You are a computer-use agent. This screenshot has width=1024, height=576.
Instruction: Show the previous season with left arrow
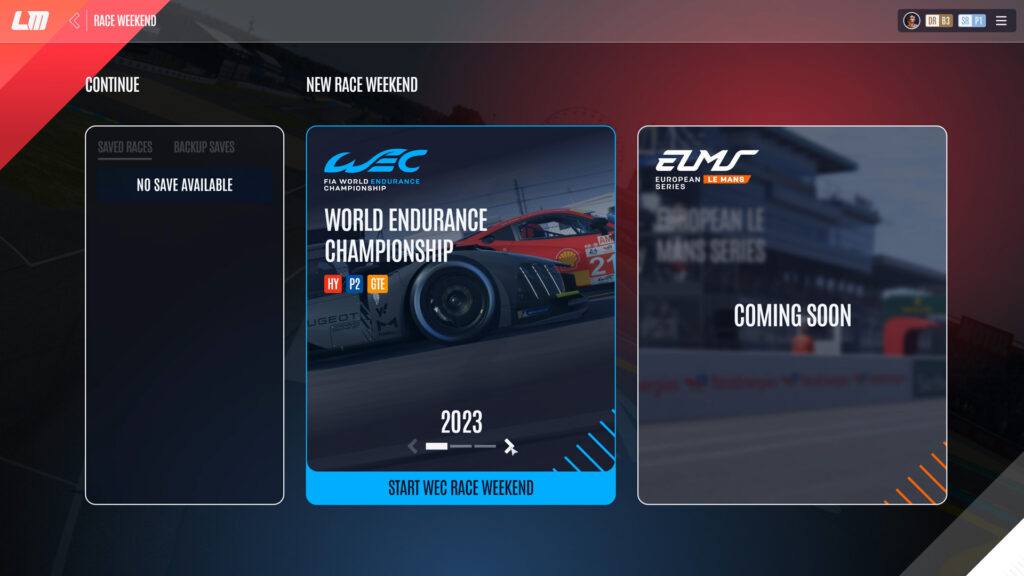point(413,447)
